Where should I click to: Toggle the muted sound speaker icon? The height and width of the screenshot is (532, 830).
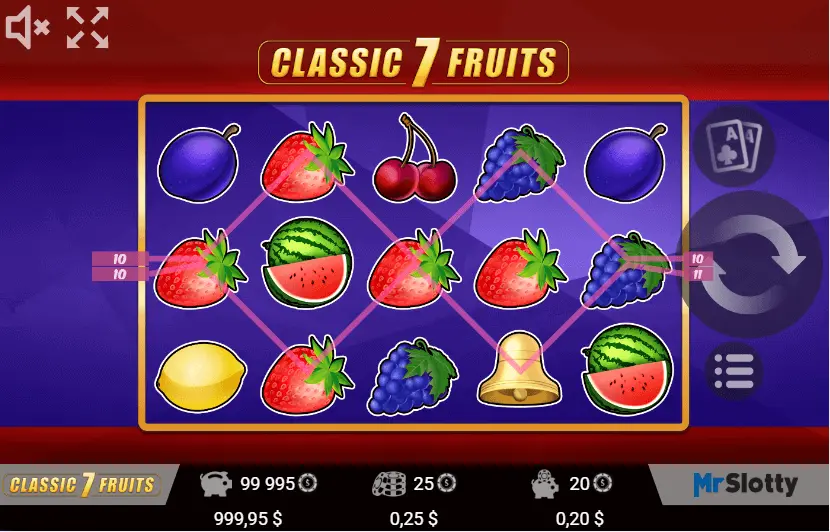[x=27, y=28]
